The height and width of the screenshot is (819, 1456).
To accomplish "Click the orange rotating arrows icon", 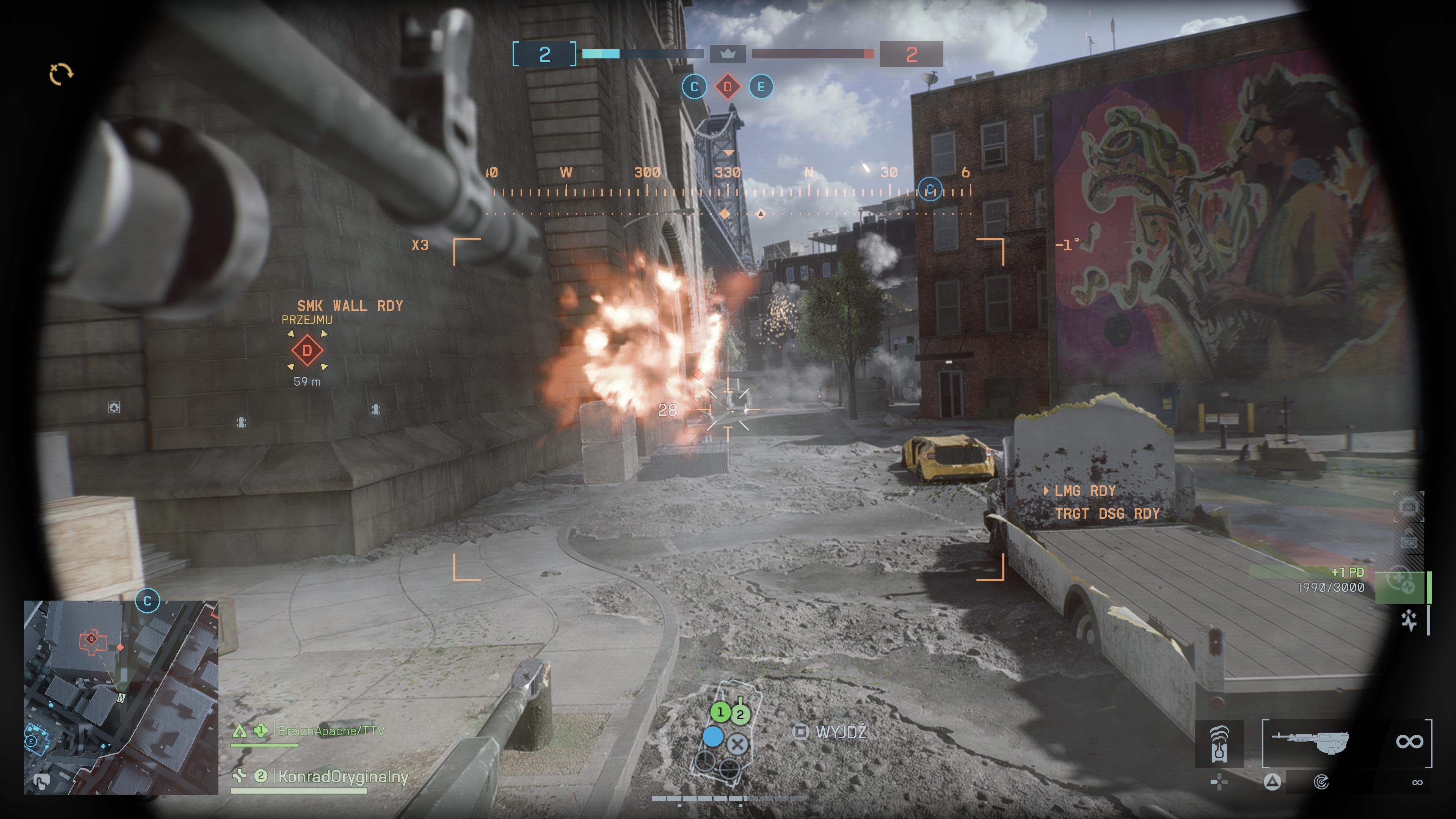I will [x=61, y=74].
